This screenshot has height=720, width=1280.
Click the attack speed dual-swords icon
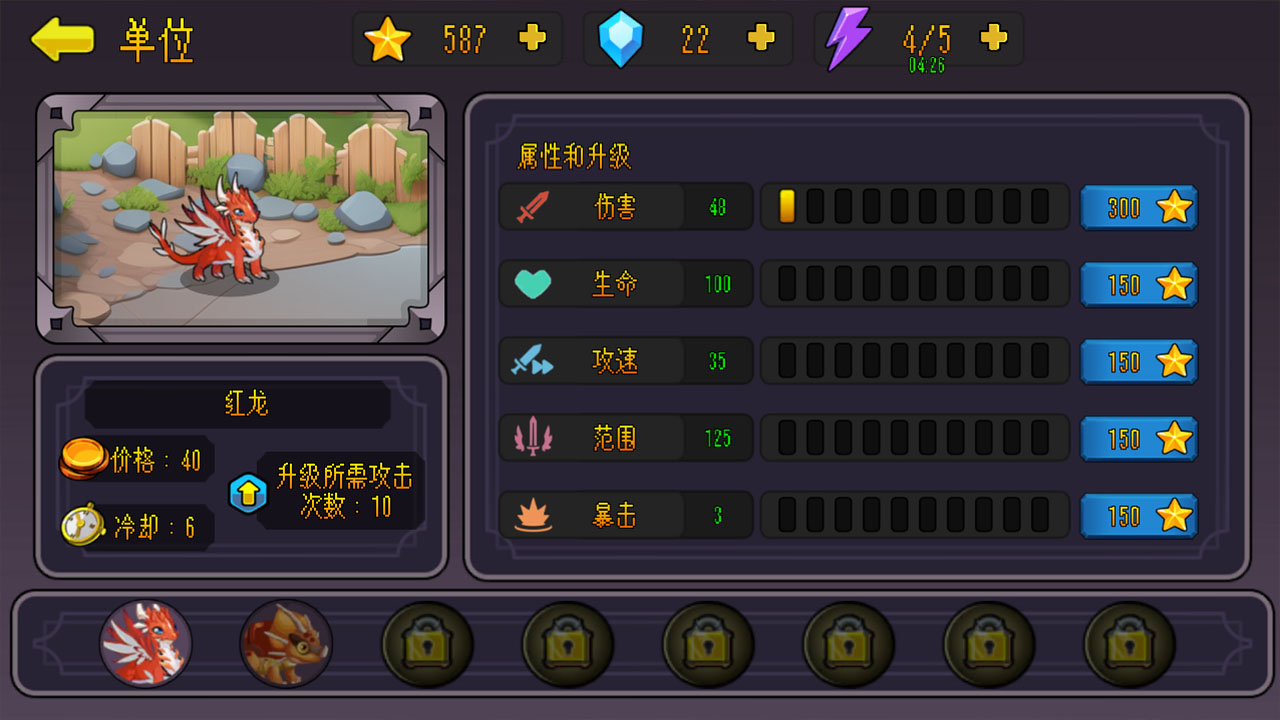point(531,361)
